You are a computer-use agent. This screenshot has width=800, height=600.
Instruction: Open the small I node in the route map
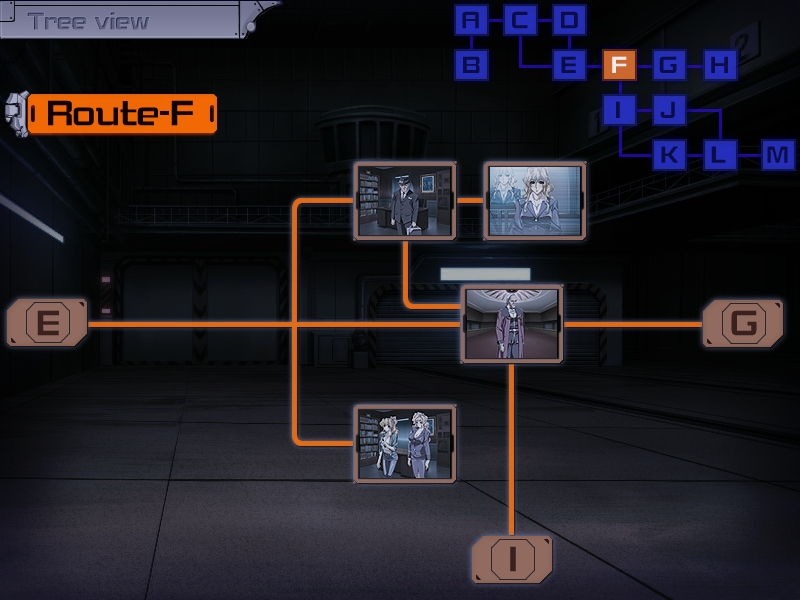coord(619,110)
